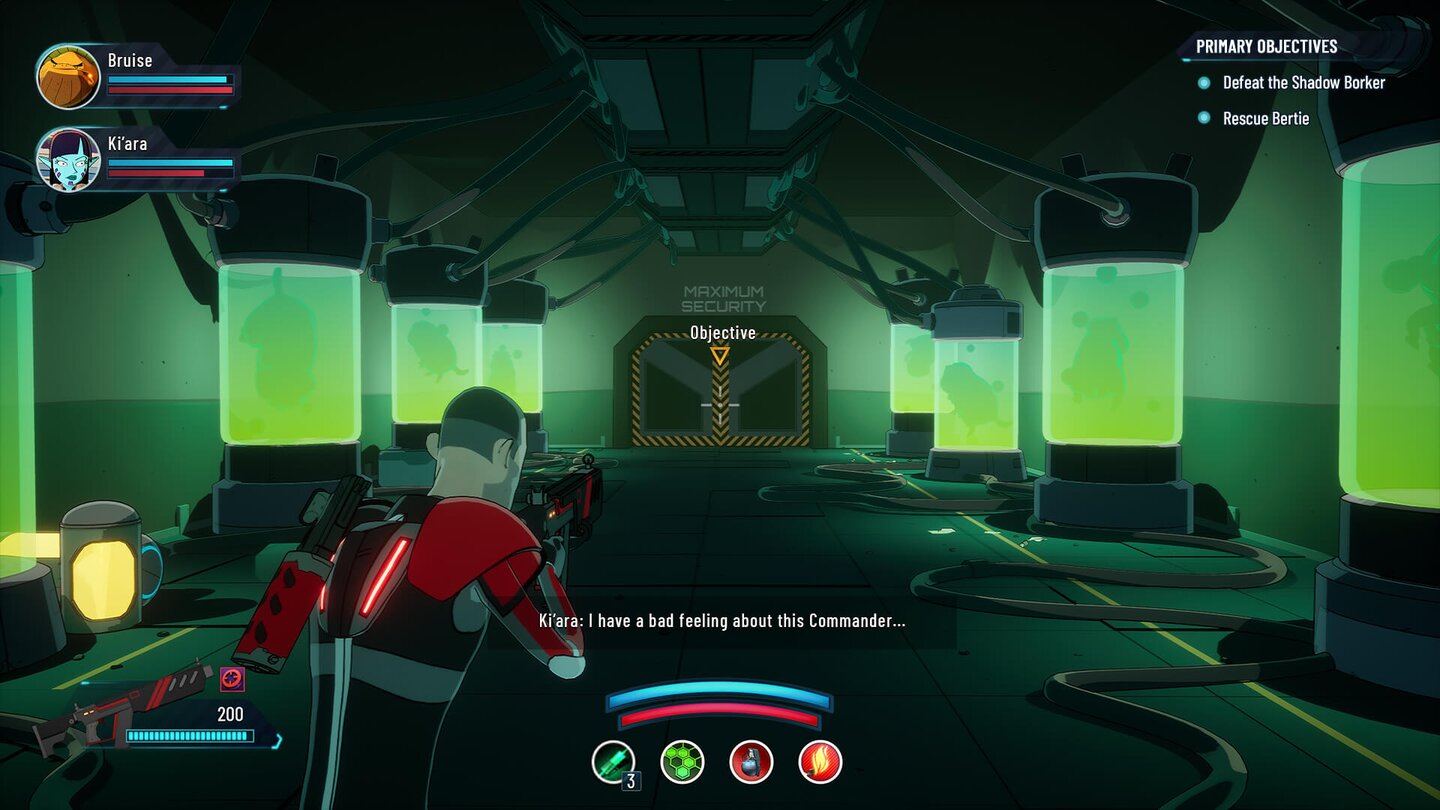Trigger the red flame ability
This screenshot has width=1440, height=810.
[820, 761]
